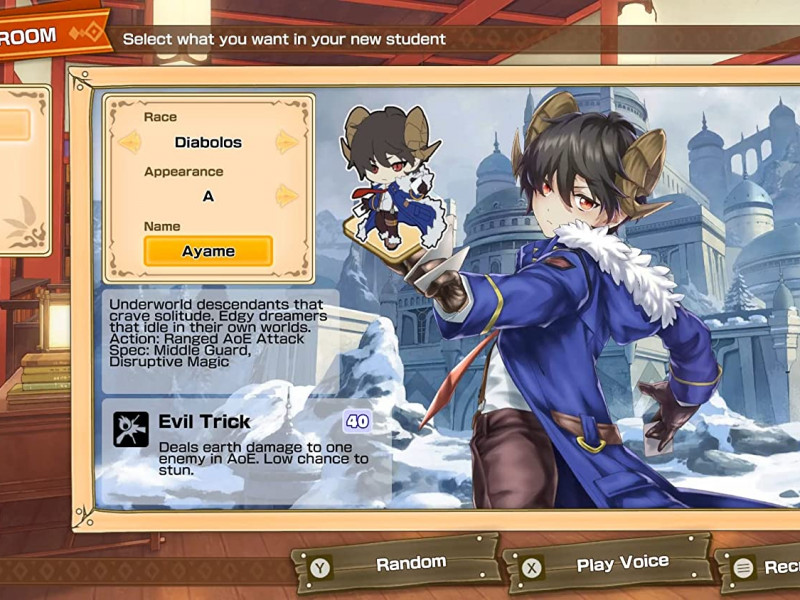
Task: Switch to next Appearance option
Action: (x=287, y=196)
